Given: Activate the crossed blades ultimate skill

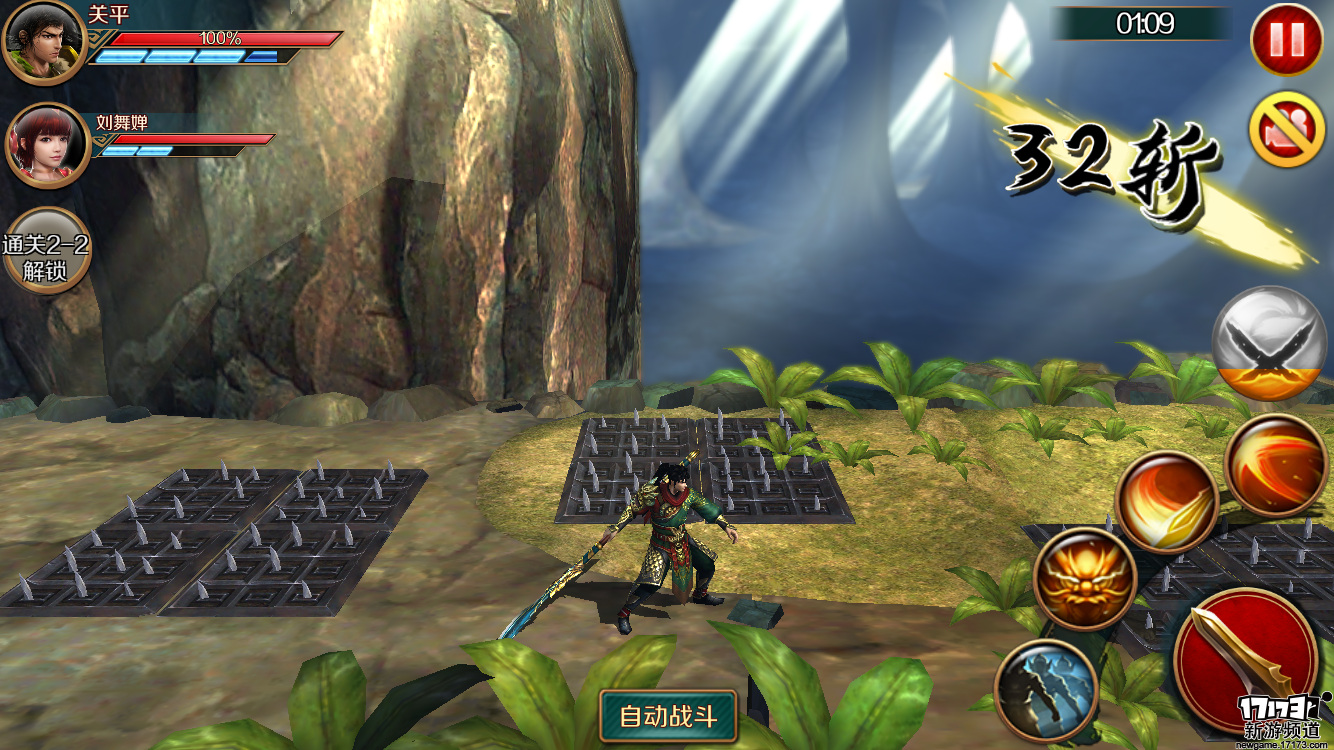Looking at the screenshot, I should point(1268,343).
